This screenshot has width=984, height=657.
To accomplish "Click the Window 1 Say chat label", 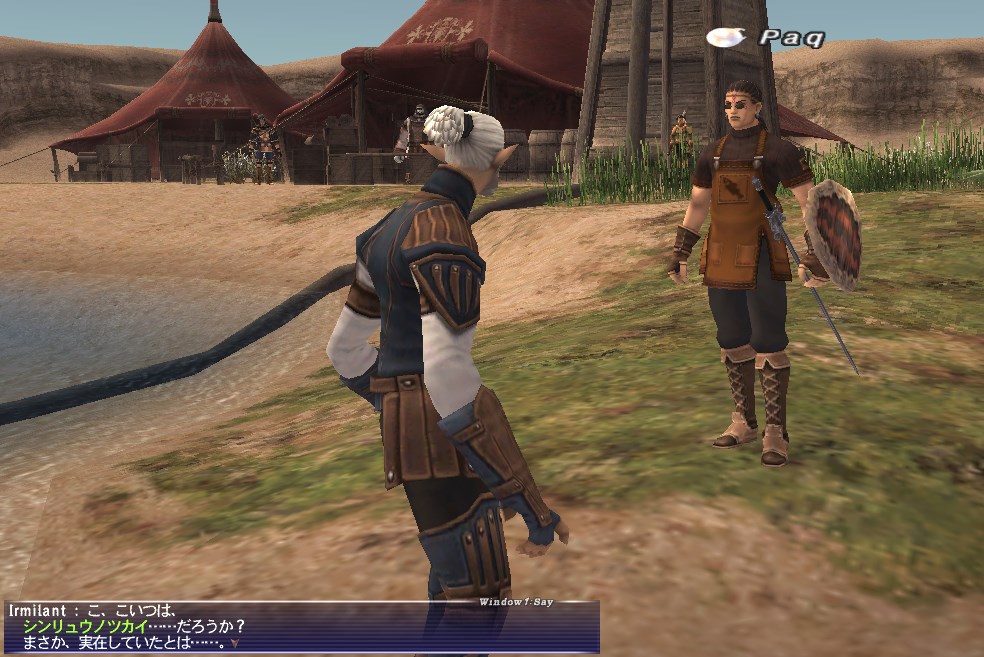I will pyautogui.click(x=516, y=602).
